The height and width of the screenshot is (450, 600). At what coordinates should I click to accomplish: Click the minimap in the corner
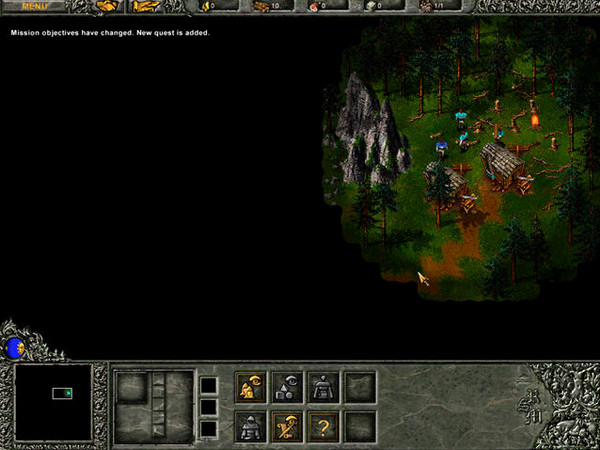point(53,403)
